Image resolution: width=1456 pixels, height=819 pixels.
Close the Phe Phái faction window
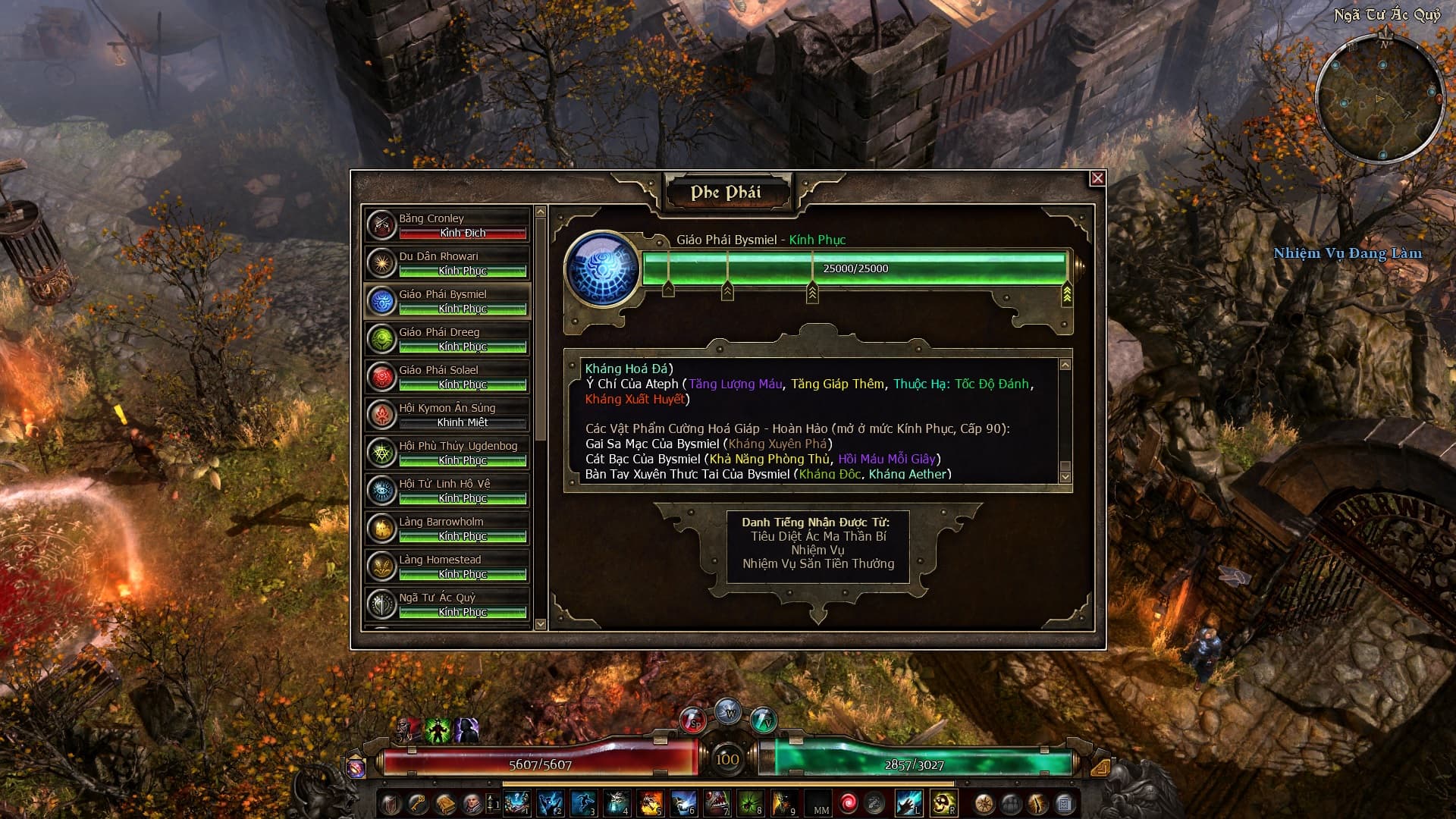(1097, 178)
